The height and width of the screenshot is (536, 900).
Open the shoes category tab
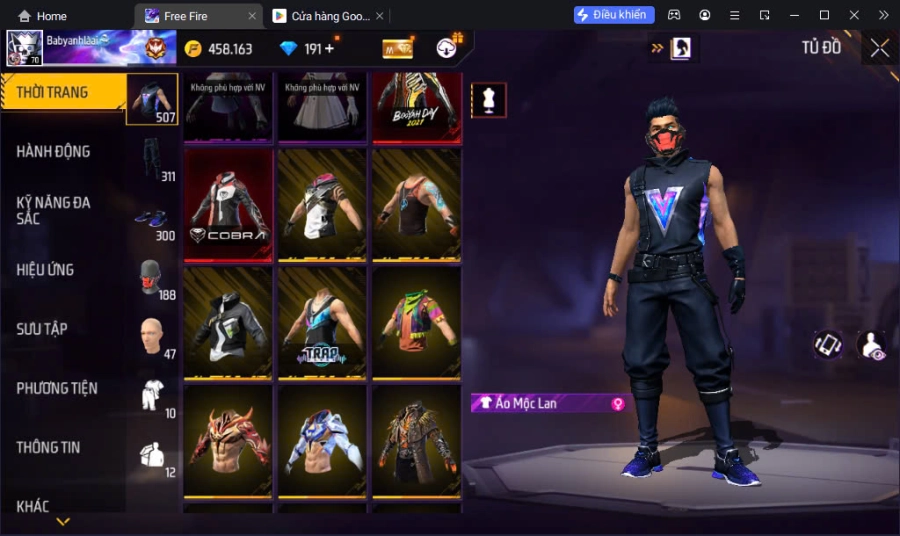(x=153, y=222)
